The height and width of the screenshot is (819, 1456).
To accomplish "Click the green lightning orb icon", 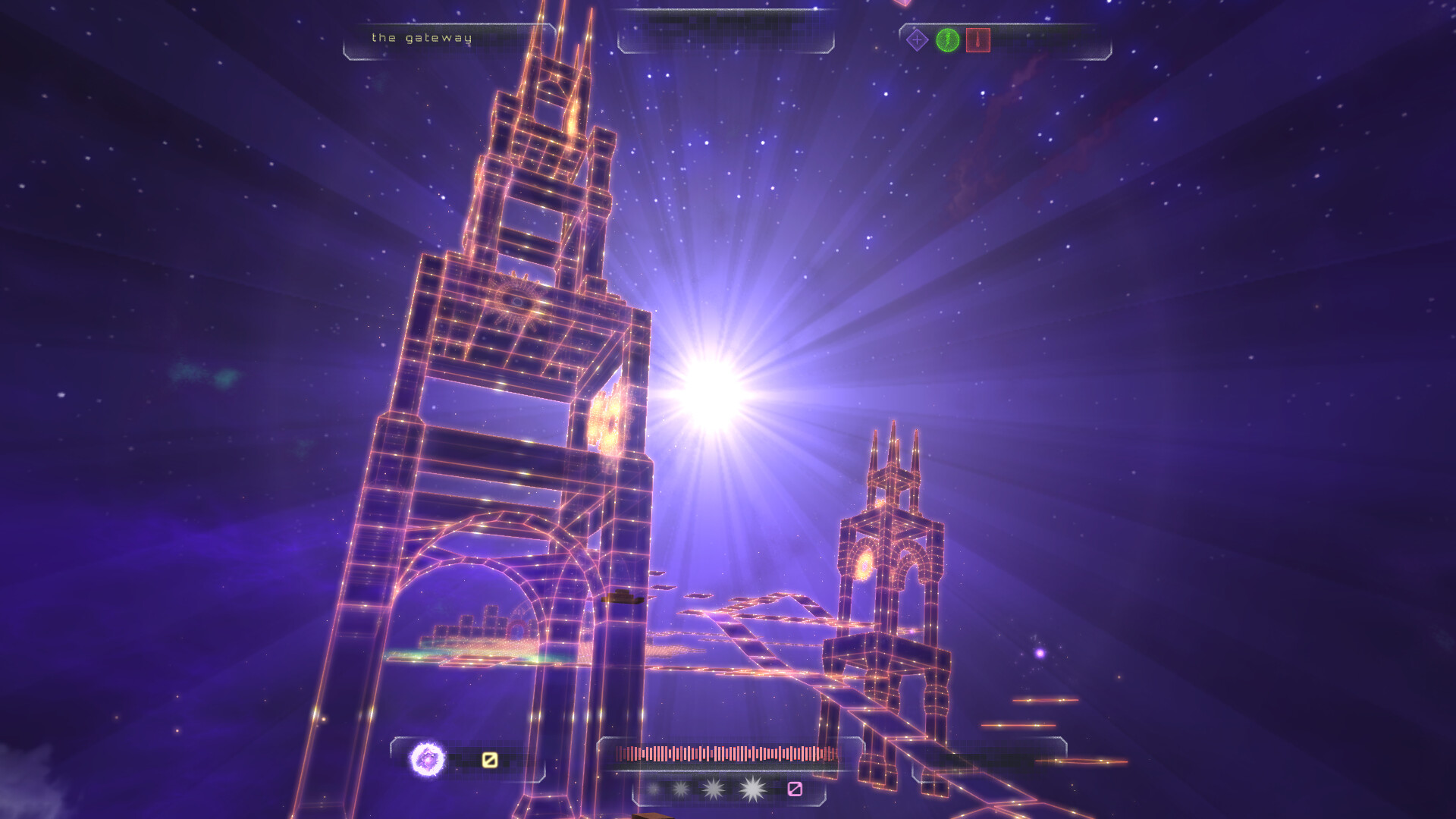I will tap(947, 40).
